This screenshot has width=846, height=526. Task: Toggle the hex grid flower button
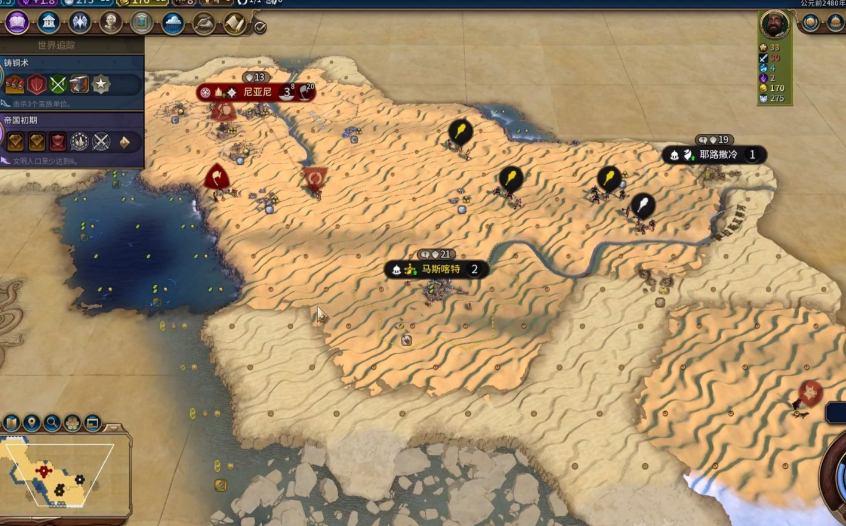coord(72,423)
